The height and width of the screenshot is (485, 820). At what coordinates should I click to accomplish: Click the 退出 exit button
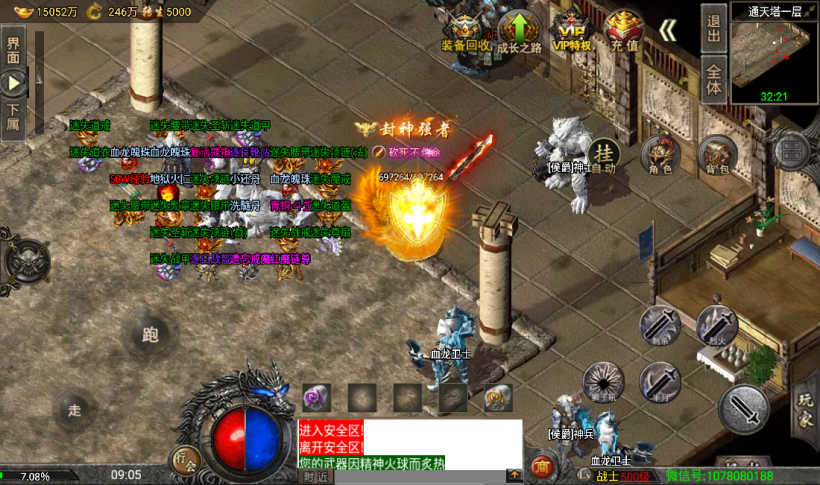713,28
